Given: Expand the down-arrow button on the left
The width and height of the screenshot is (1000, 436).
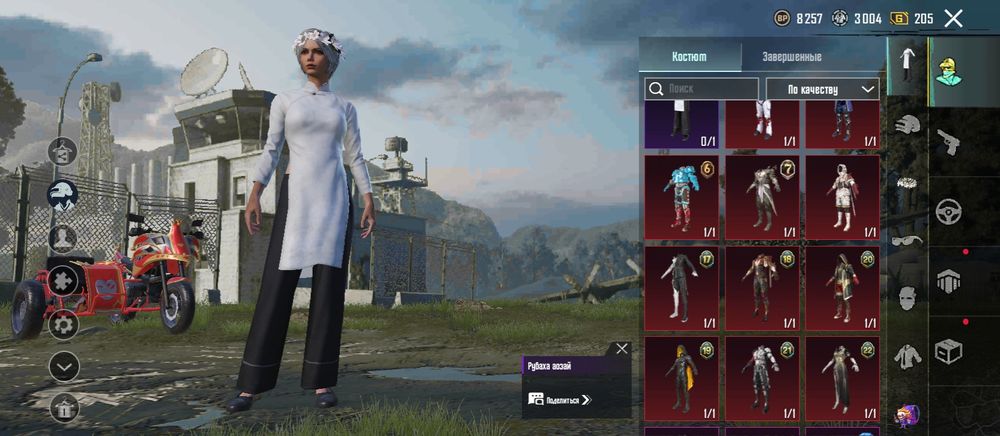Looking at the screenshot, I should pos(64,366).
